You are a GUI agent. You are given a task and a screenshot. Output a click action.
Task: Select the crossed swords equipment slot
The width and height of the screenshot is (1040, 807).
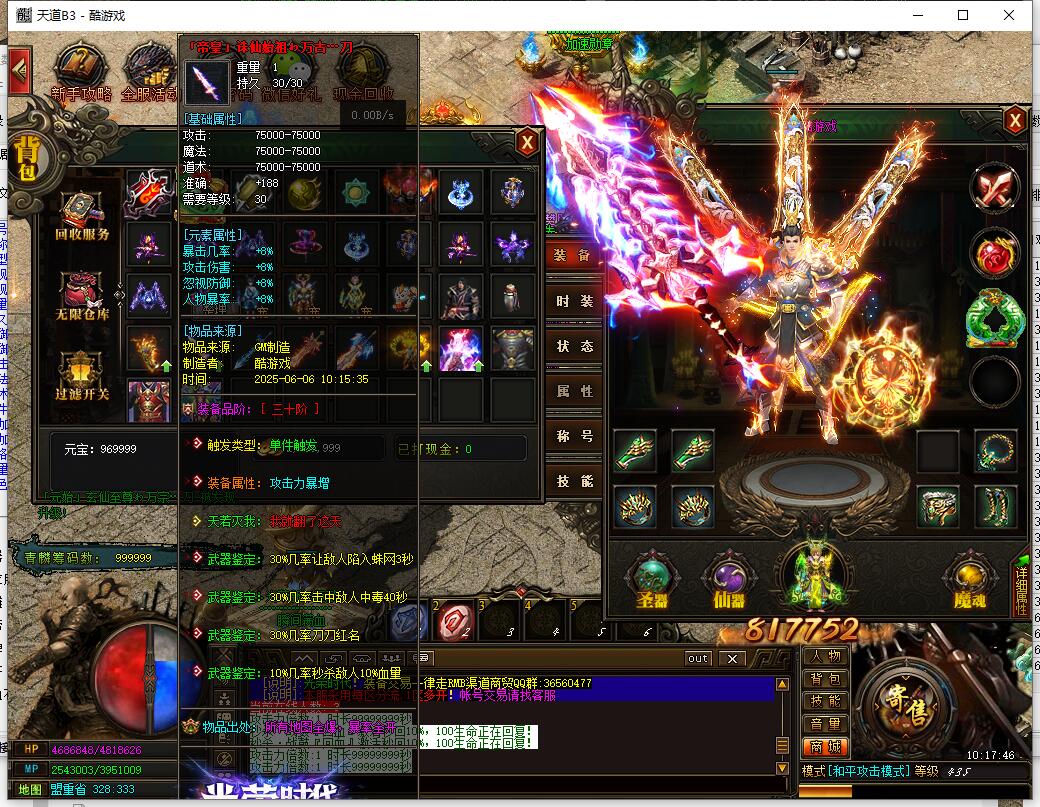(x=994, y=189)
